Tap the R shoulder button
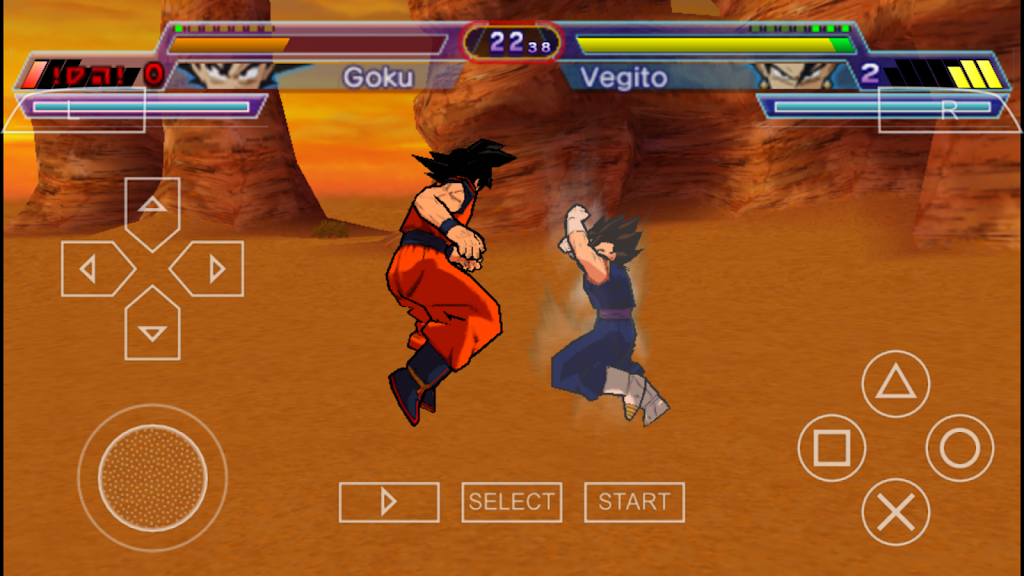The height and width of the screenshot is (576, 1024). [948, 110]
